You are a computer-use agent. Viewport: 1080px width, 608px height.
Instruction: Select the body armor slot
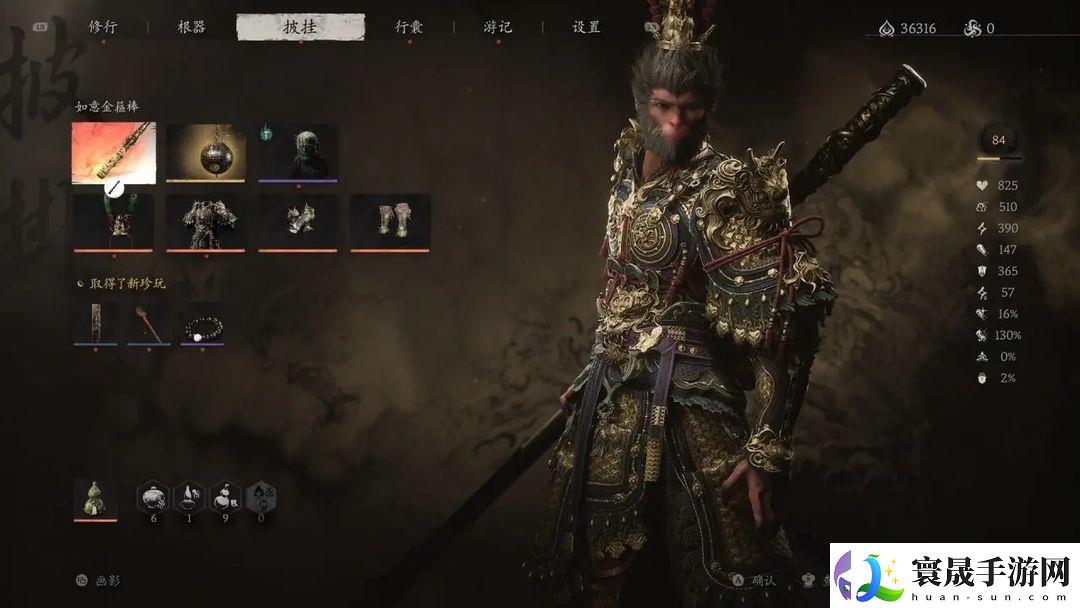click(206, 221)
